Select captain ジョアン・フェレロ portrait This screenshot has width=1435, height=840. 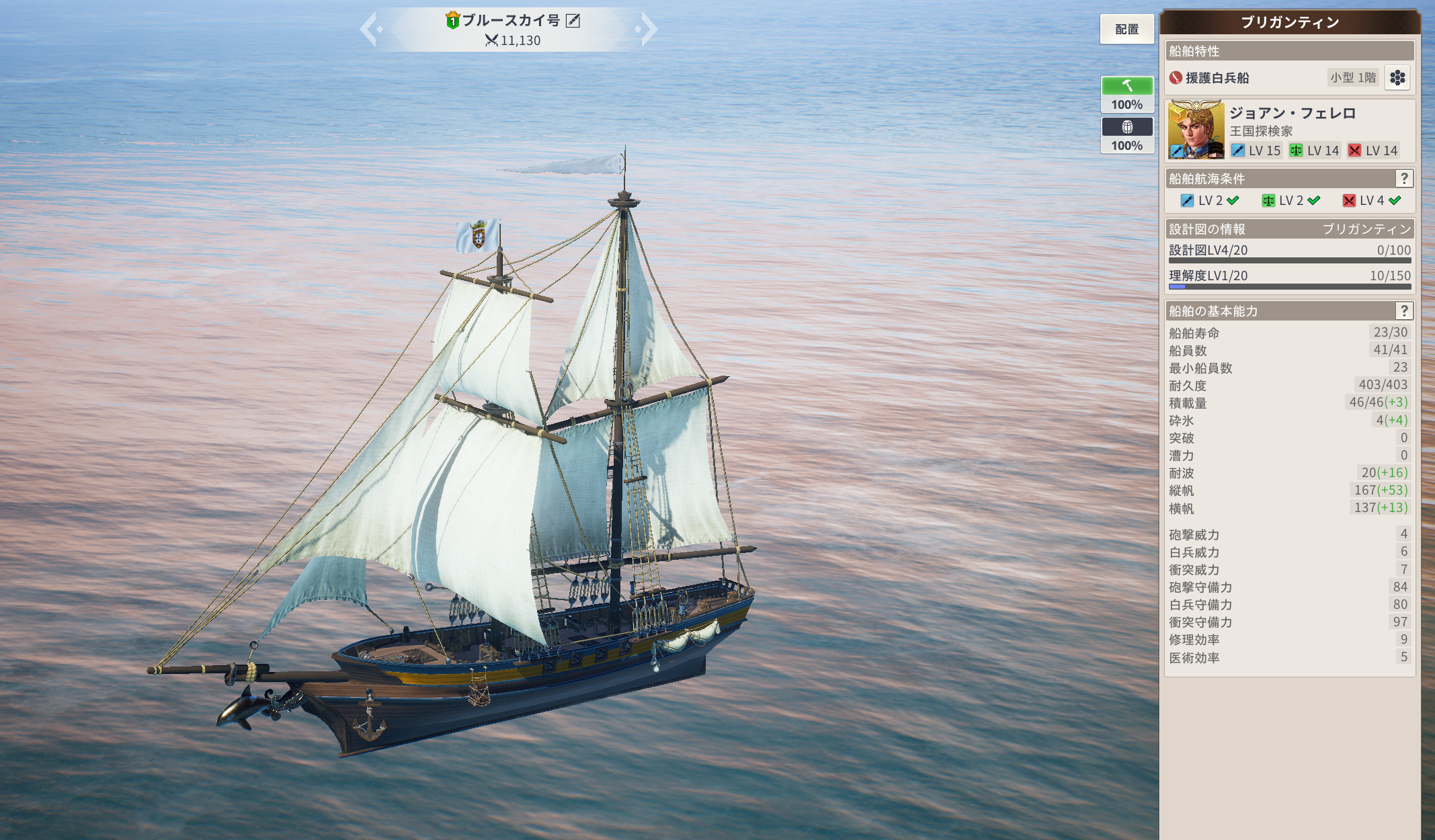1196,130
